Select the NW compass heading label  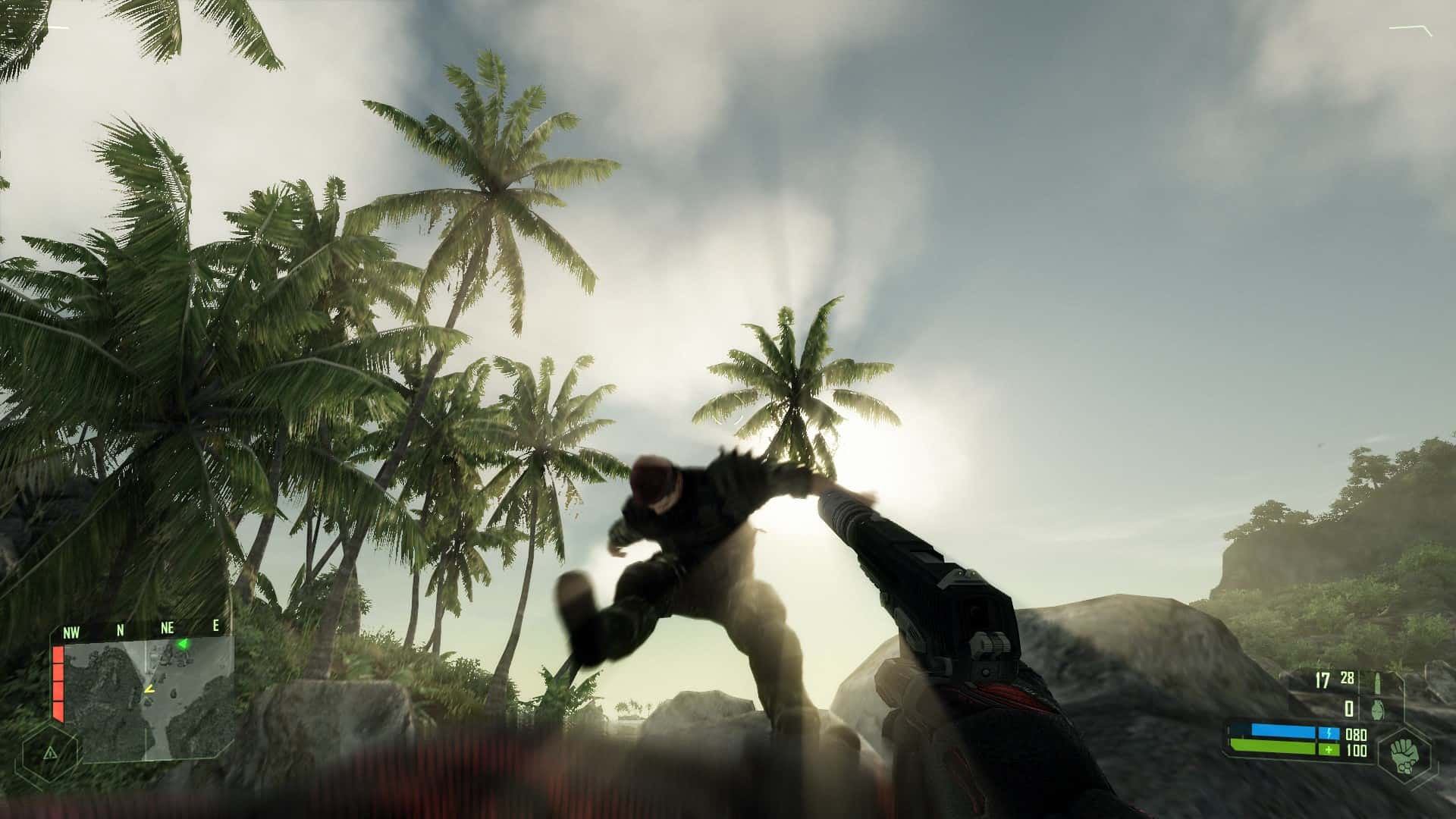71,631
